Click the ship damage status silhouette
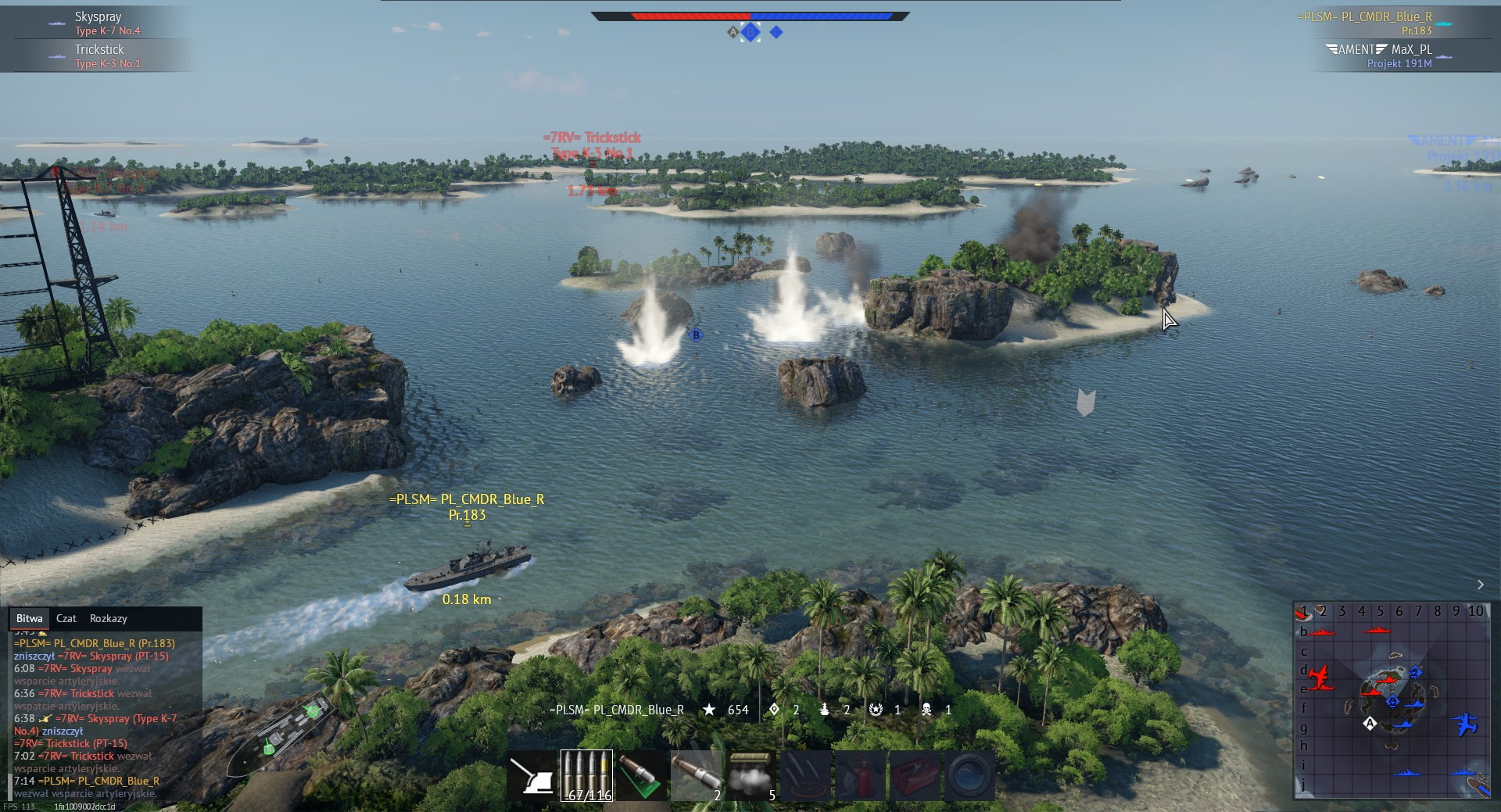Image resolution: width=1501 pixels, height=812 pixels. coord(281,733)
